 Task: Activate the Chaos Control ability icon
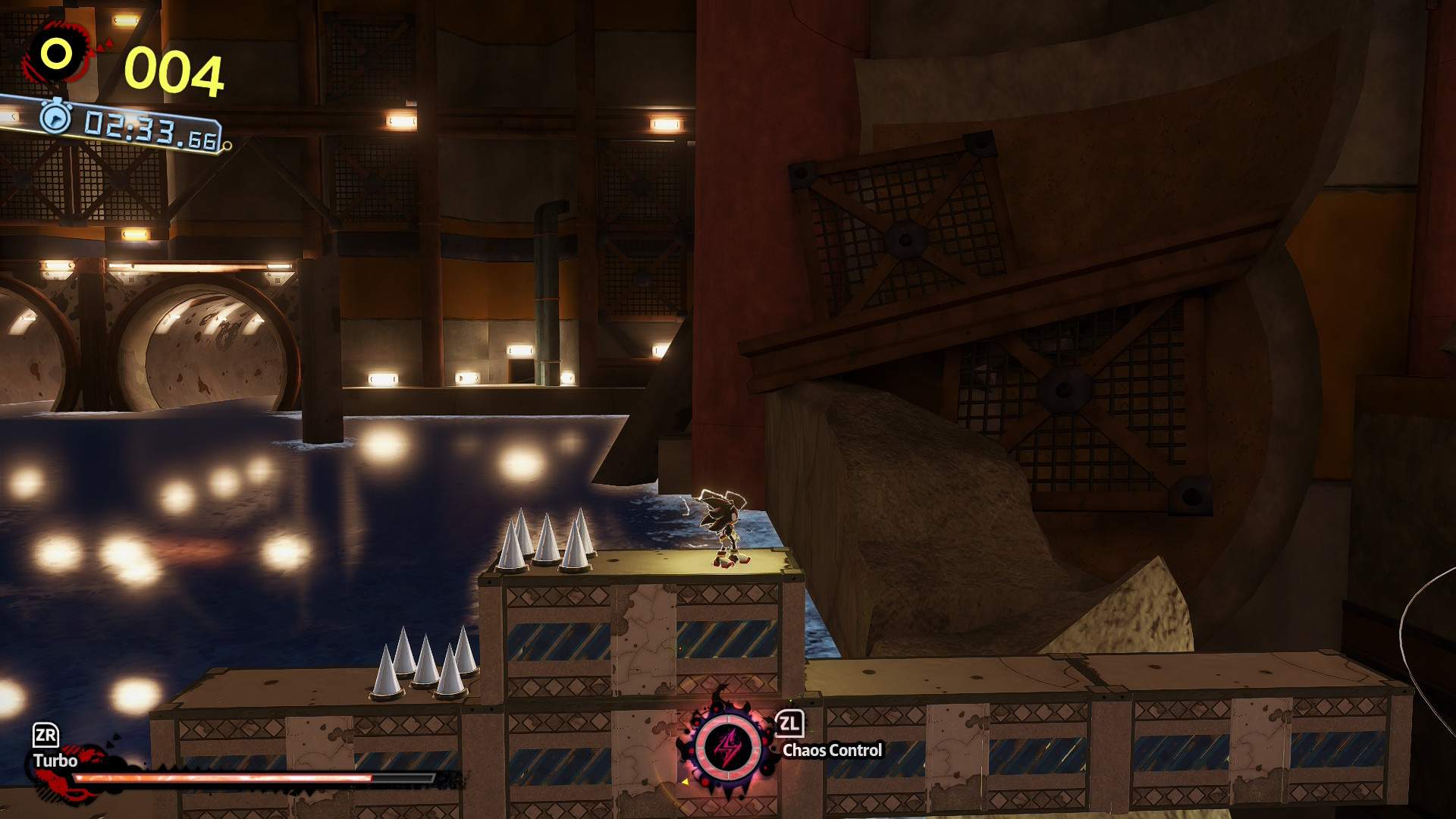point(729,747)
